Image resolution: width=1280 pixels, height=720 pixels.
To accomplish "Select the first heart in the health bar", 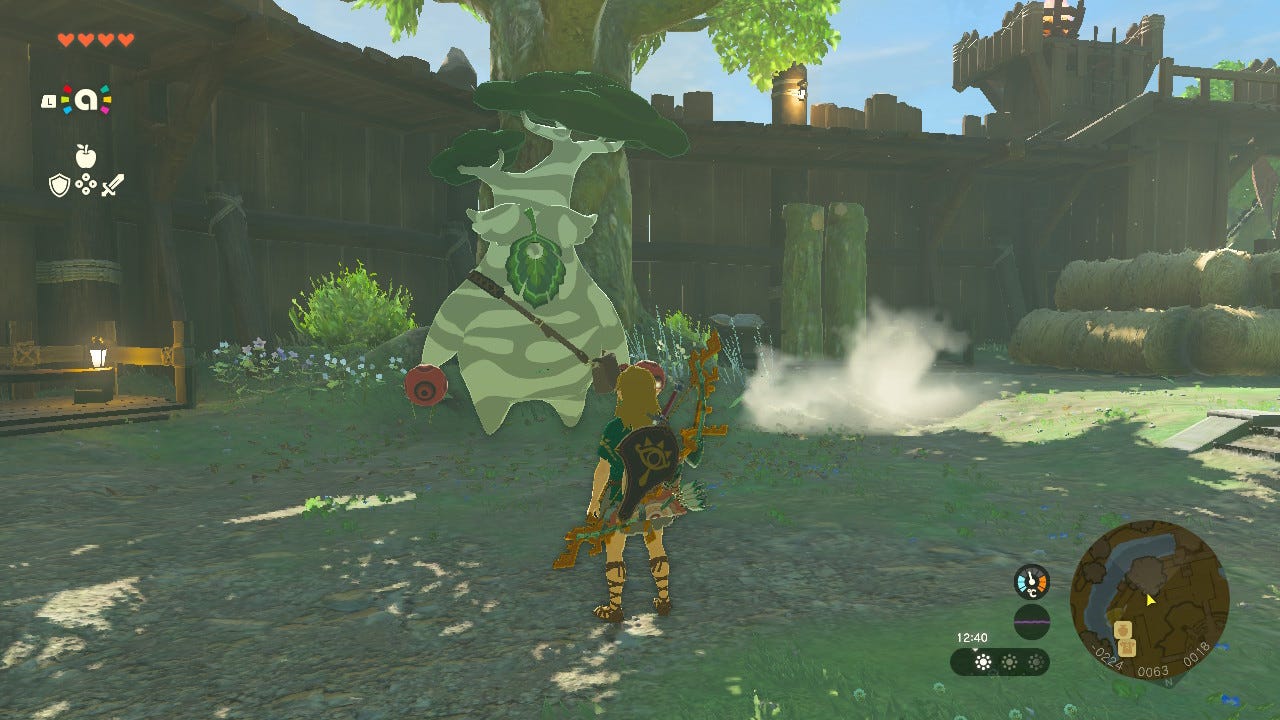I will pos(66,39).
